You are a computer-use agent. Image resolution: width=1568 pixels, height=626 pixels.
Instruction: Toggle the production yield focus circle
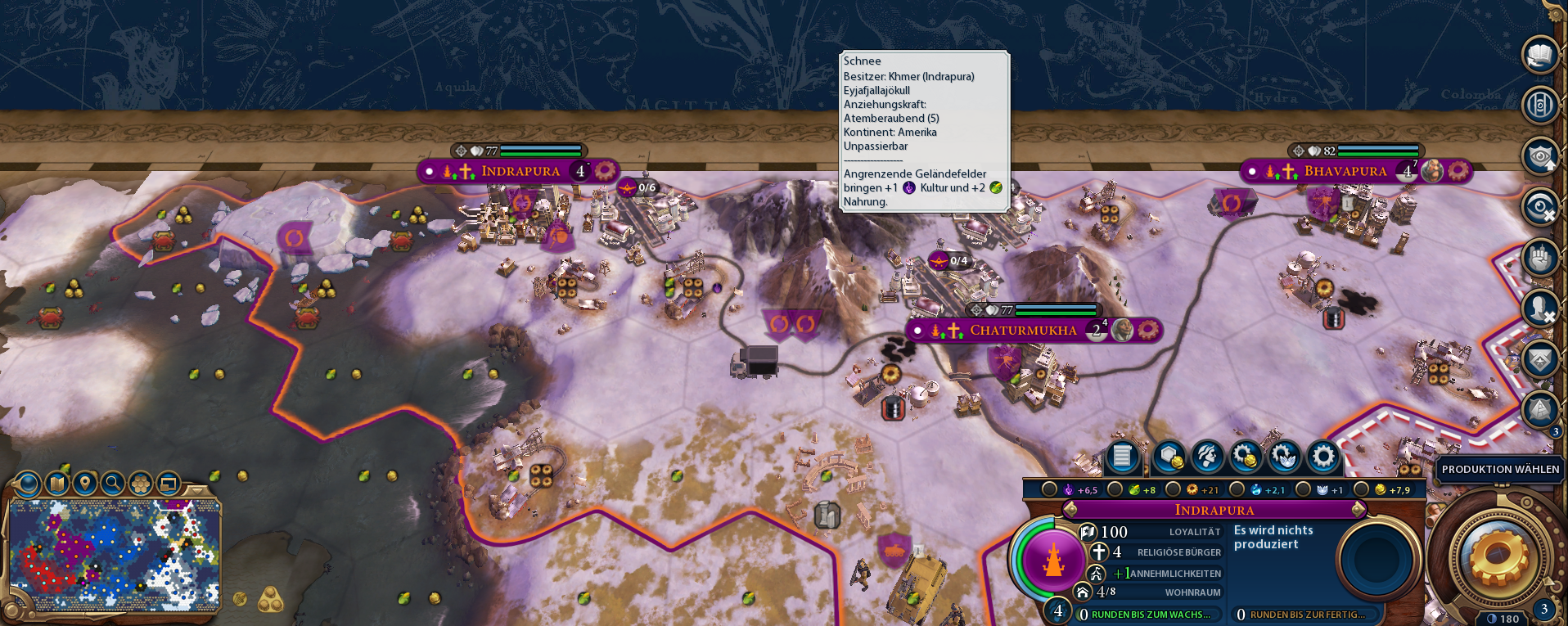[1173, 489]
